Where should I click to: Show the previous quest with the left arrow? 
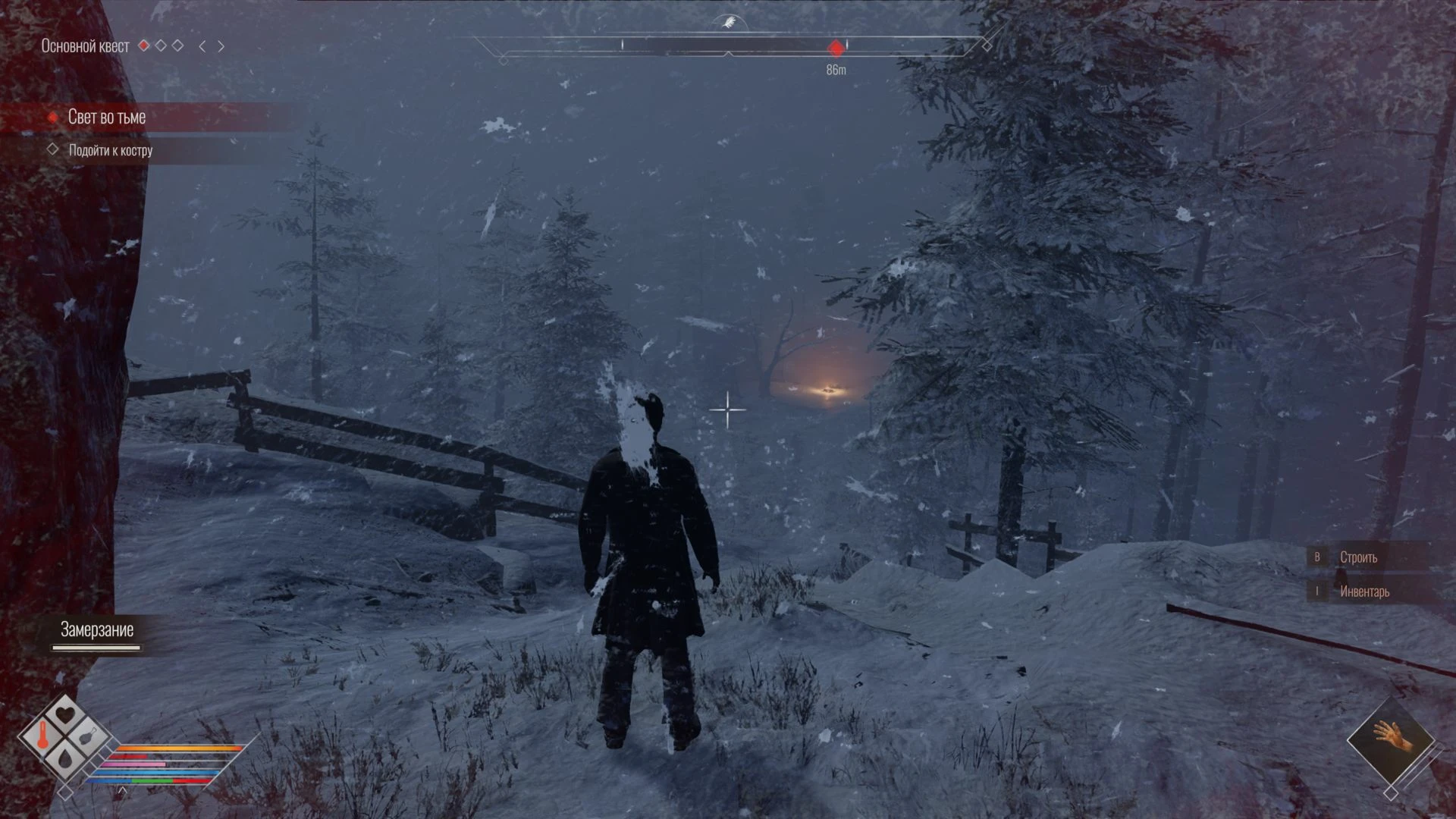click(x=202, y=46)
